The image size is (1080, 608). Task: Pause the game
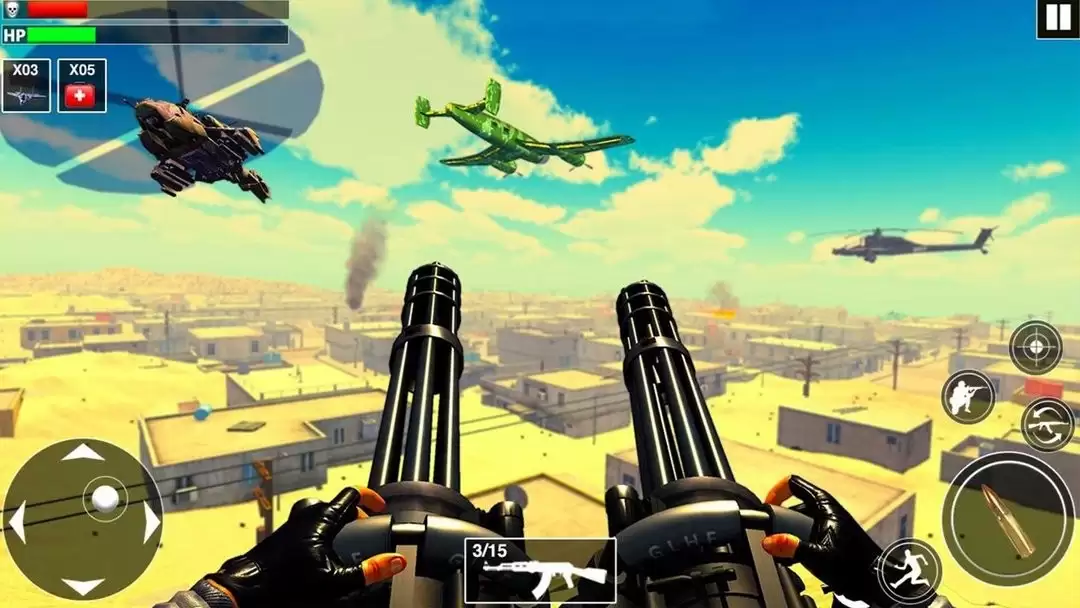(1057, 19)
